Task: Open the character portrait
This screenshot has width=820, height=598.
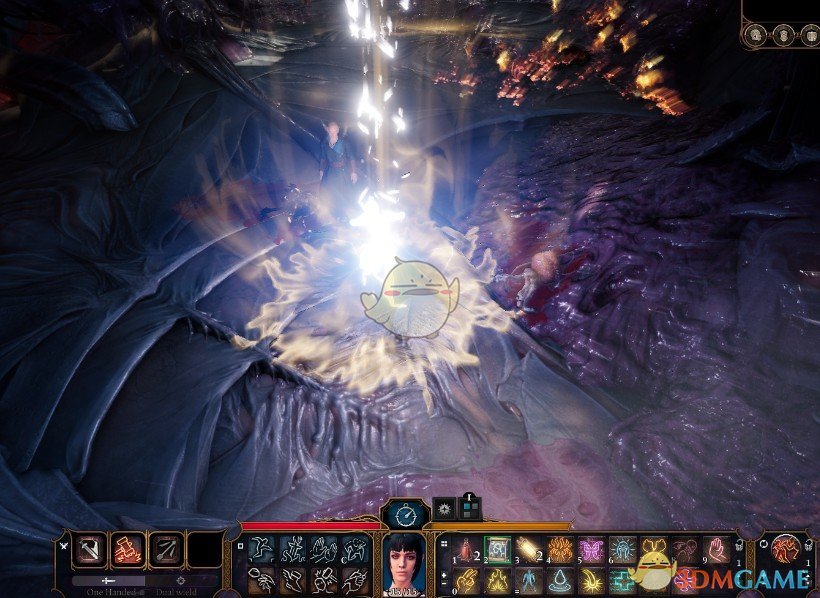Action: pyautogui.click(x=406, y=564)
